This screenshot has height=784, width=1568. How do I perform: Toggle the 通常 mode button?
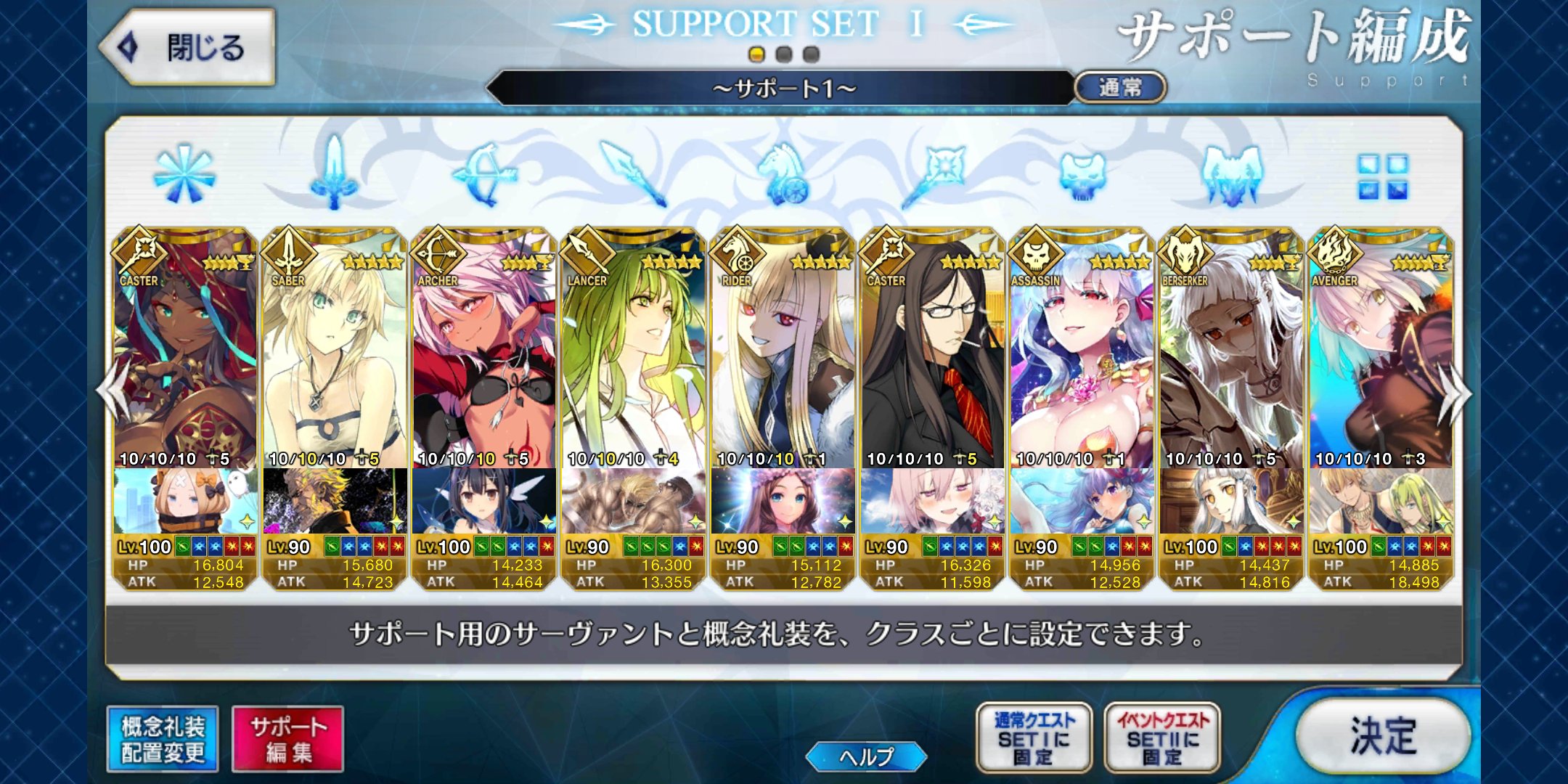click(1120, 88)
